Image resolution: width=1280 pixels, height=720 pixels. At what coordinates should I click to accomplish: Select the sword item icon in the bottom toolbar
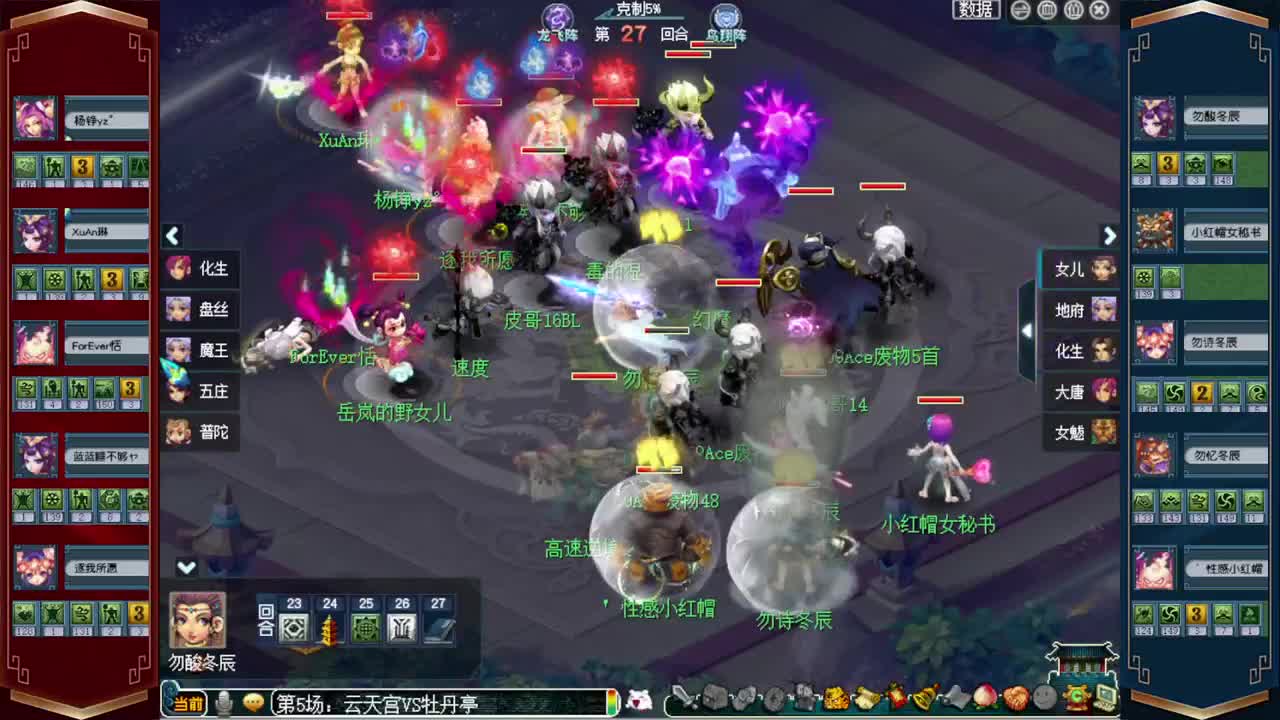683,696
